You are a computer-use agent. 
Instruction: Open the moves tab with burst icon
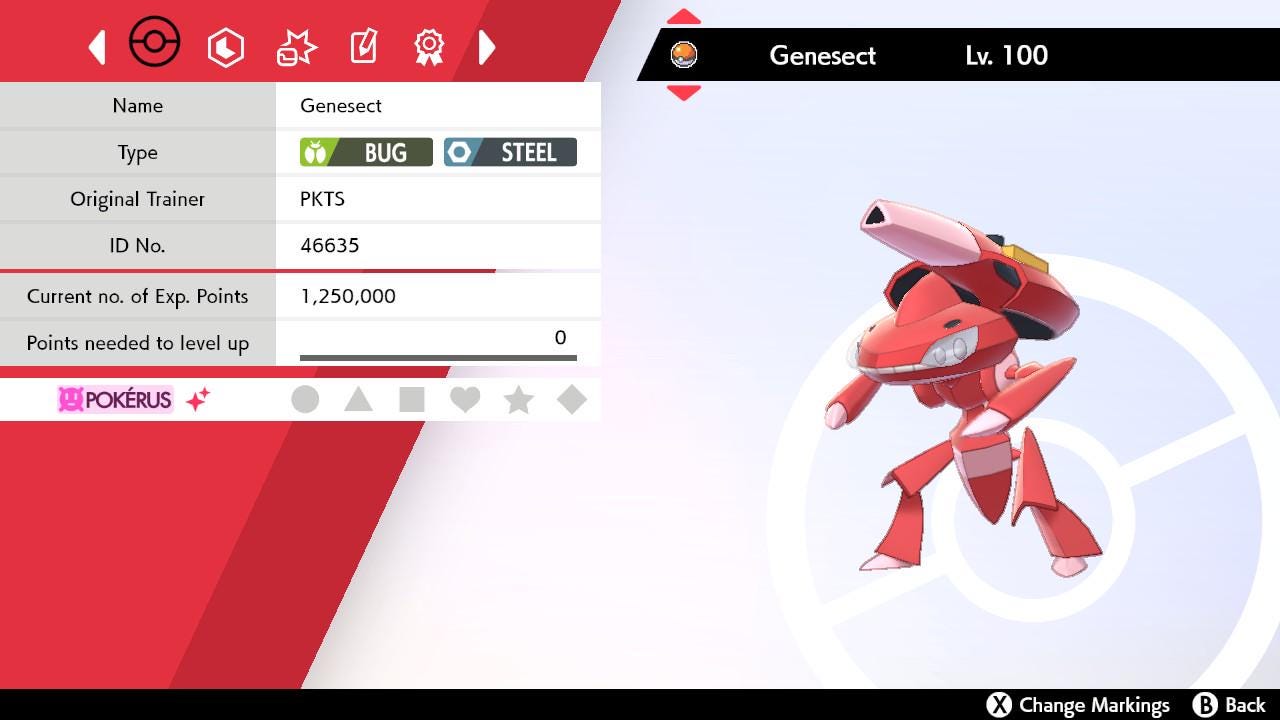296,47
